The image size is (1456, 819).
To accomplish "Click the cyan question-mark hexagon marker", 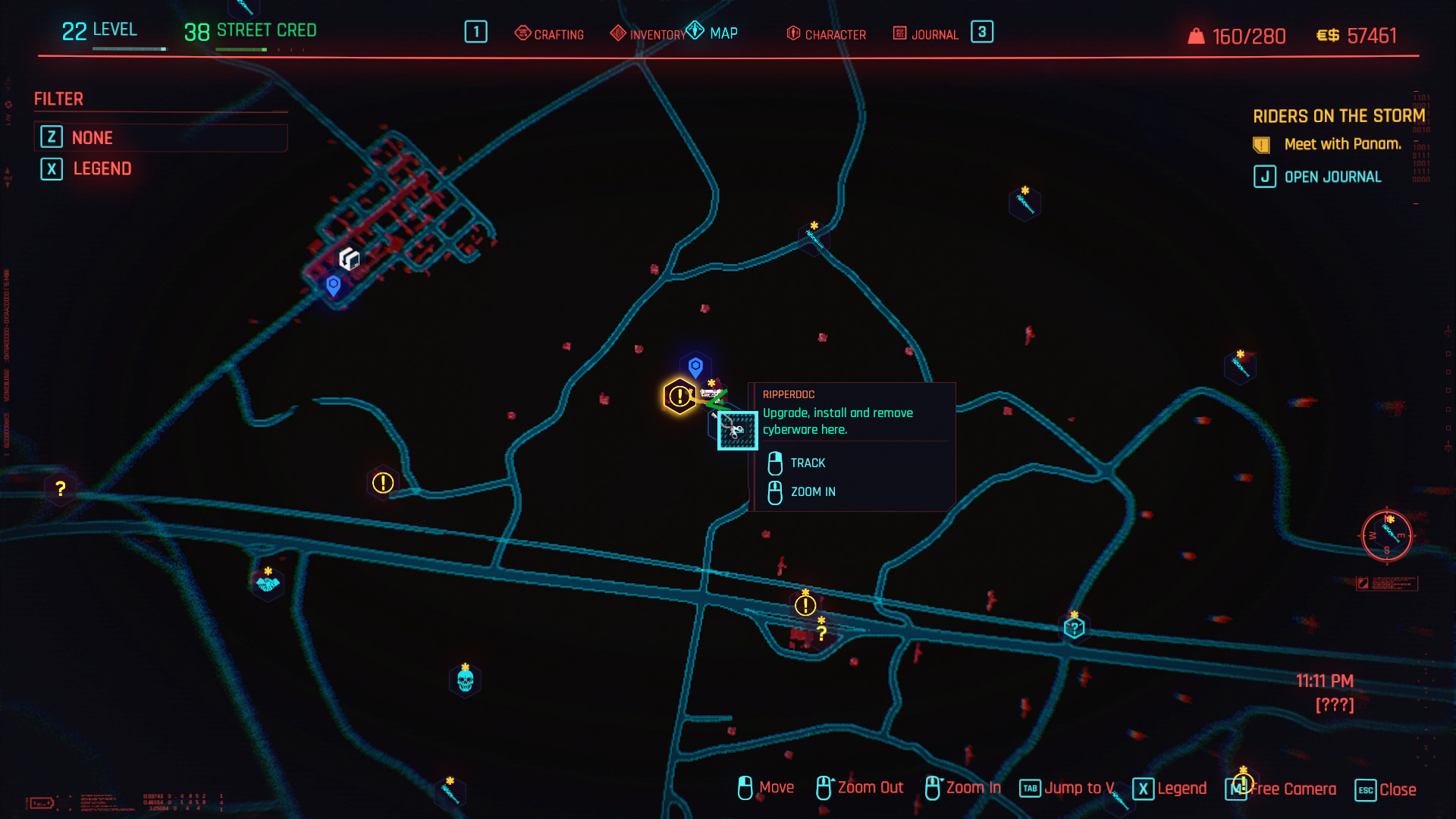I will tap(1074, 628).
